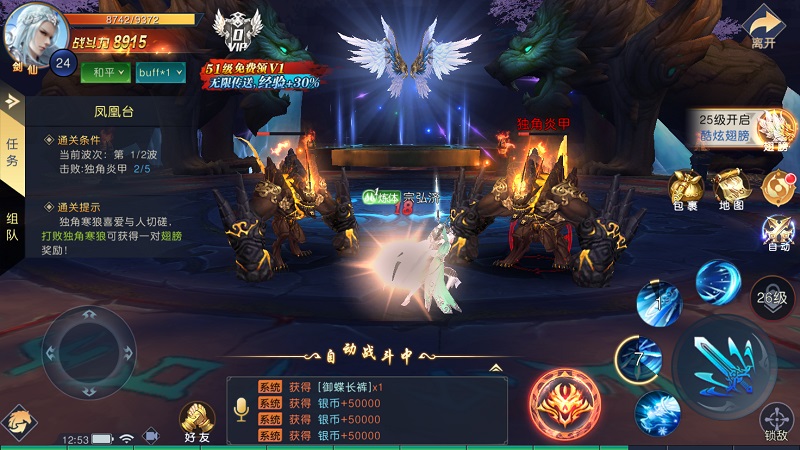Activate the flaming phoenix ultimate skill

[564, 405]
